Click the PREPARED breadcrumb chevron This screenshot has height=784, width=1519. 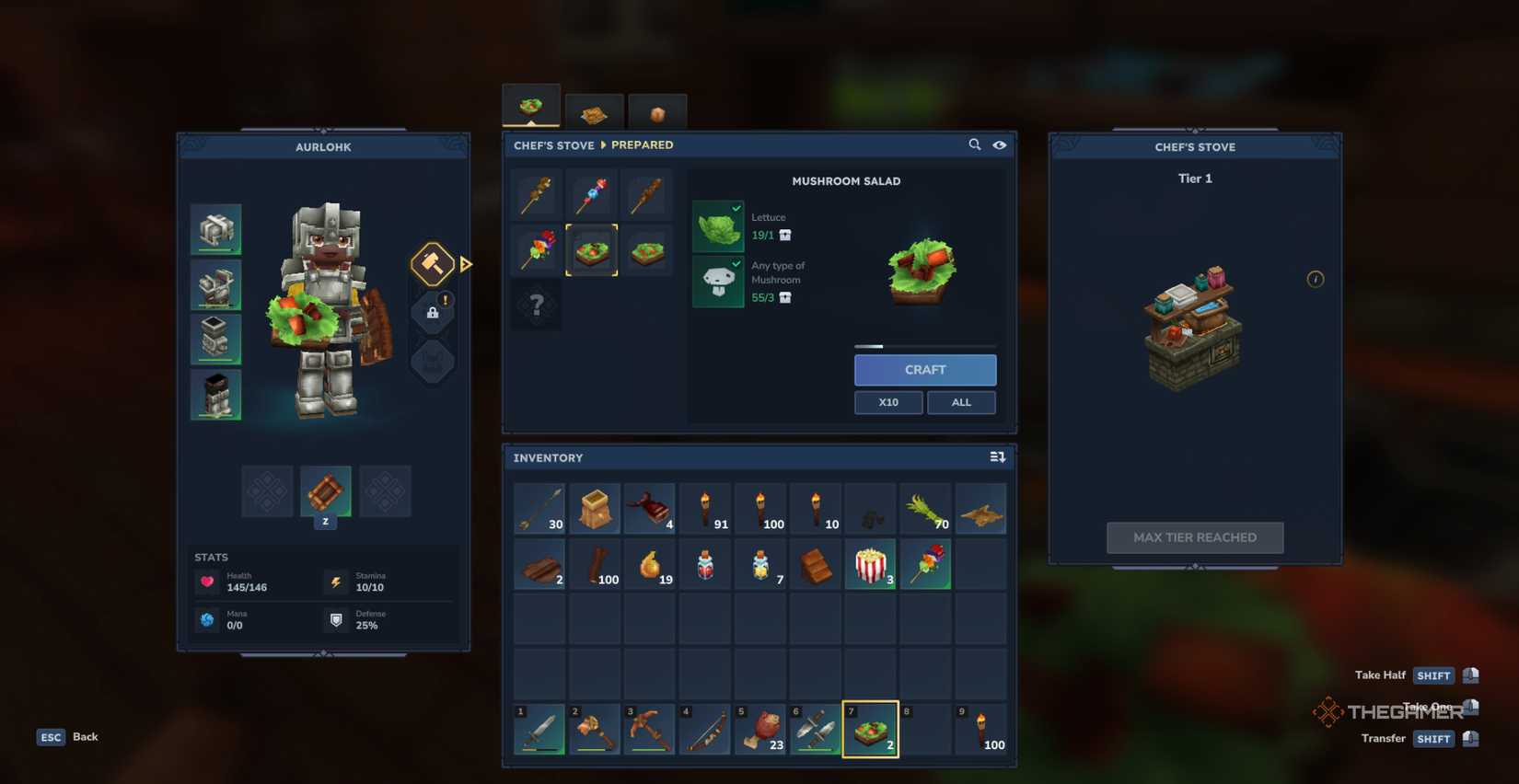tap(605, 144)
